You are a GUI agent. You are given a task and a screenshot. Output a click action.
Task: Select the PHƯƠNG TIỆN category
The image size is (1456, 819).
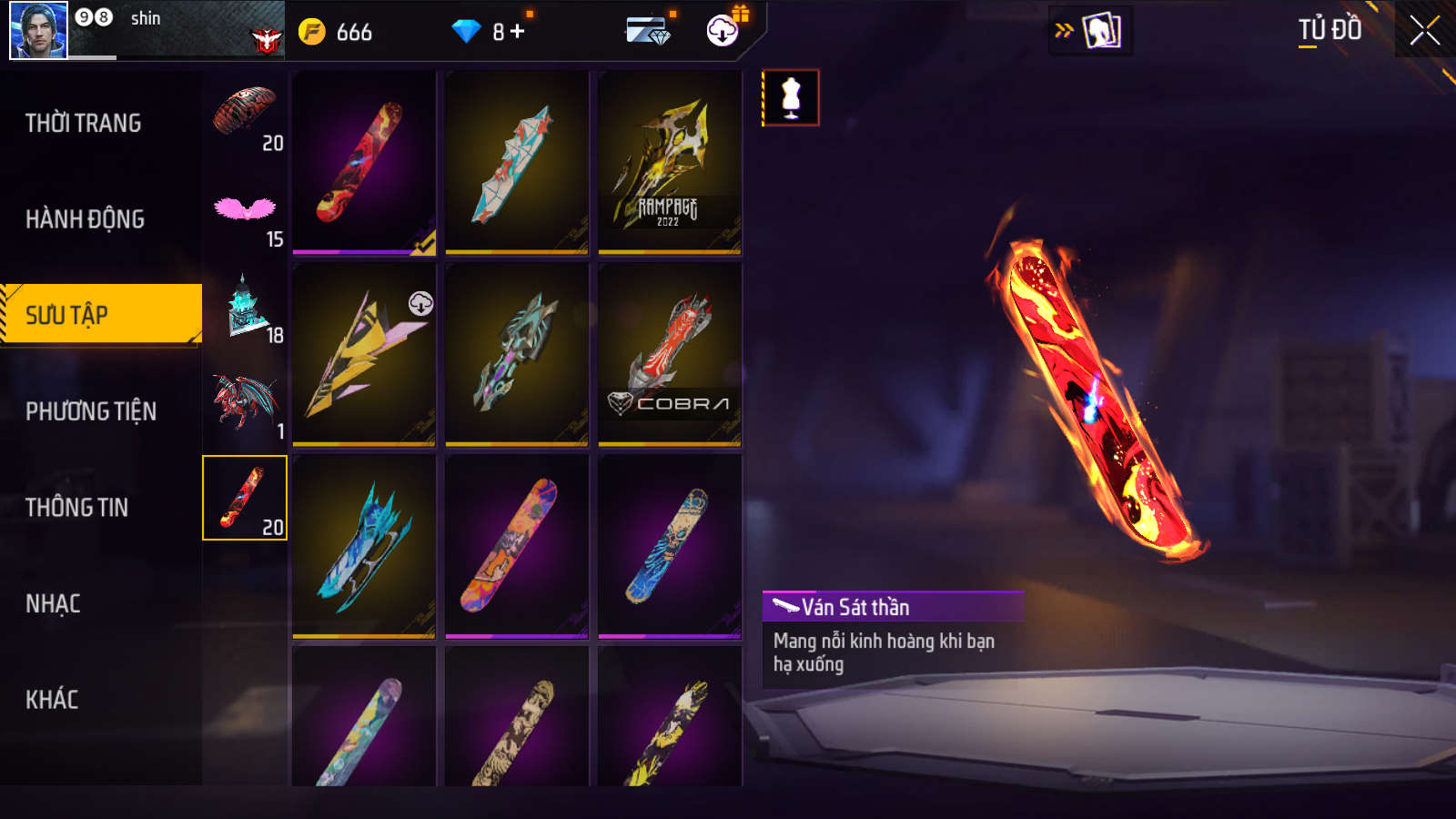coord(91,411)
